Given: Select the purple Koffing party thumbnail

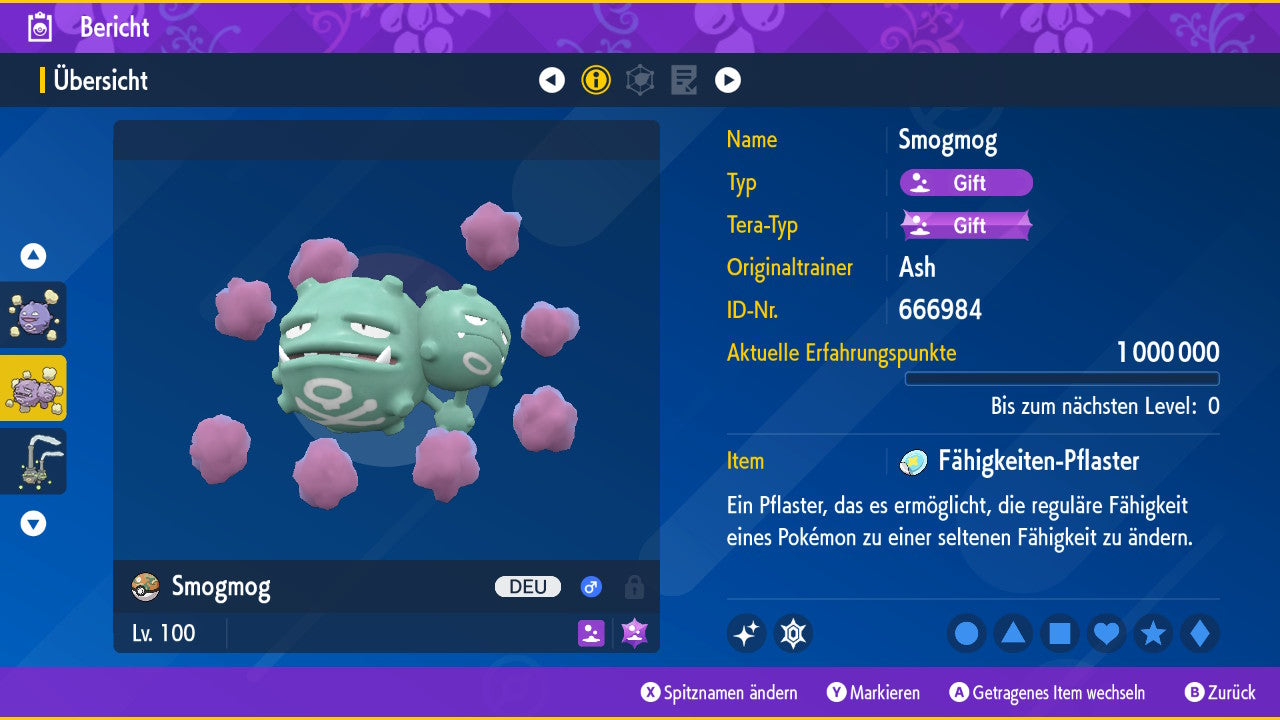Looking at the screenshot, I should click(34, 314).
